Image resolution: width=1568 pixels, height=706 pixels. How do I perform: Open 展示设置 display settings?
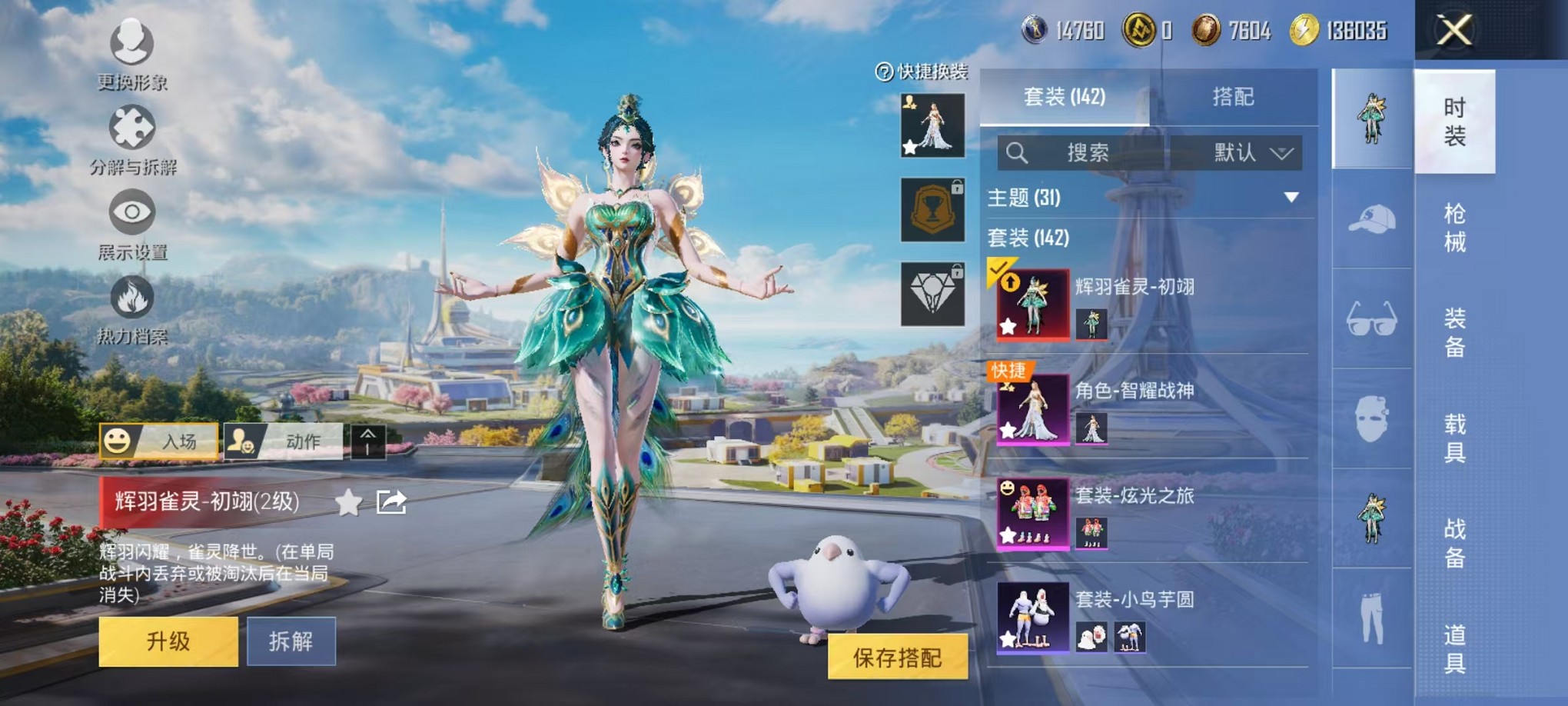(132, 218)
